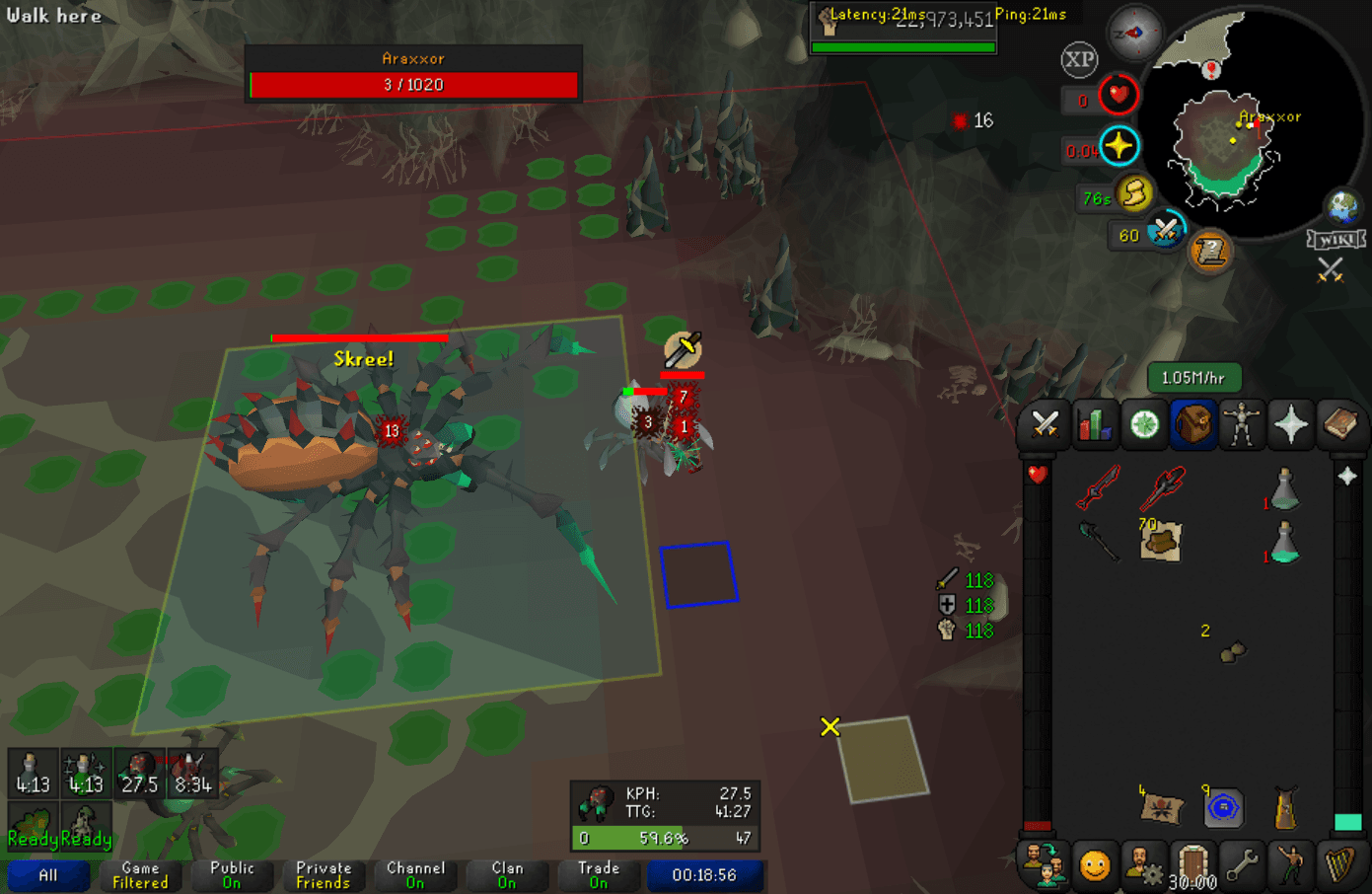Open the Emotes panel
This screenshot has width=1372, height=894.
tap(1291, 866)
